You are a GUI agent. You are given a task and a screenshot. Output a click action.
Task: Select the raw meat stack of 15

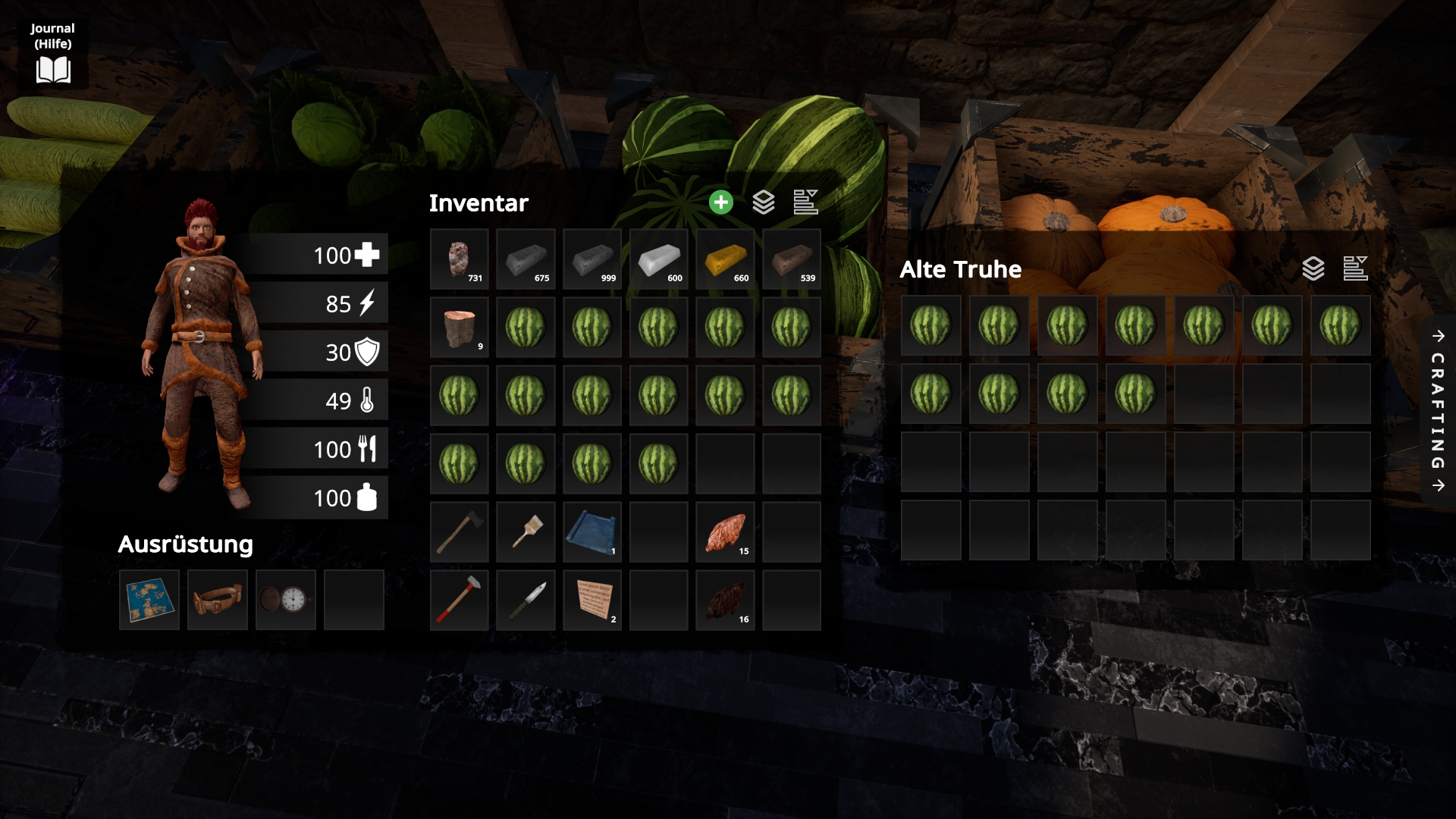point(725,532)
